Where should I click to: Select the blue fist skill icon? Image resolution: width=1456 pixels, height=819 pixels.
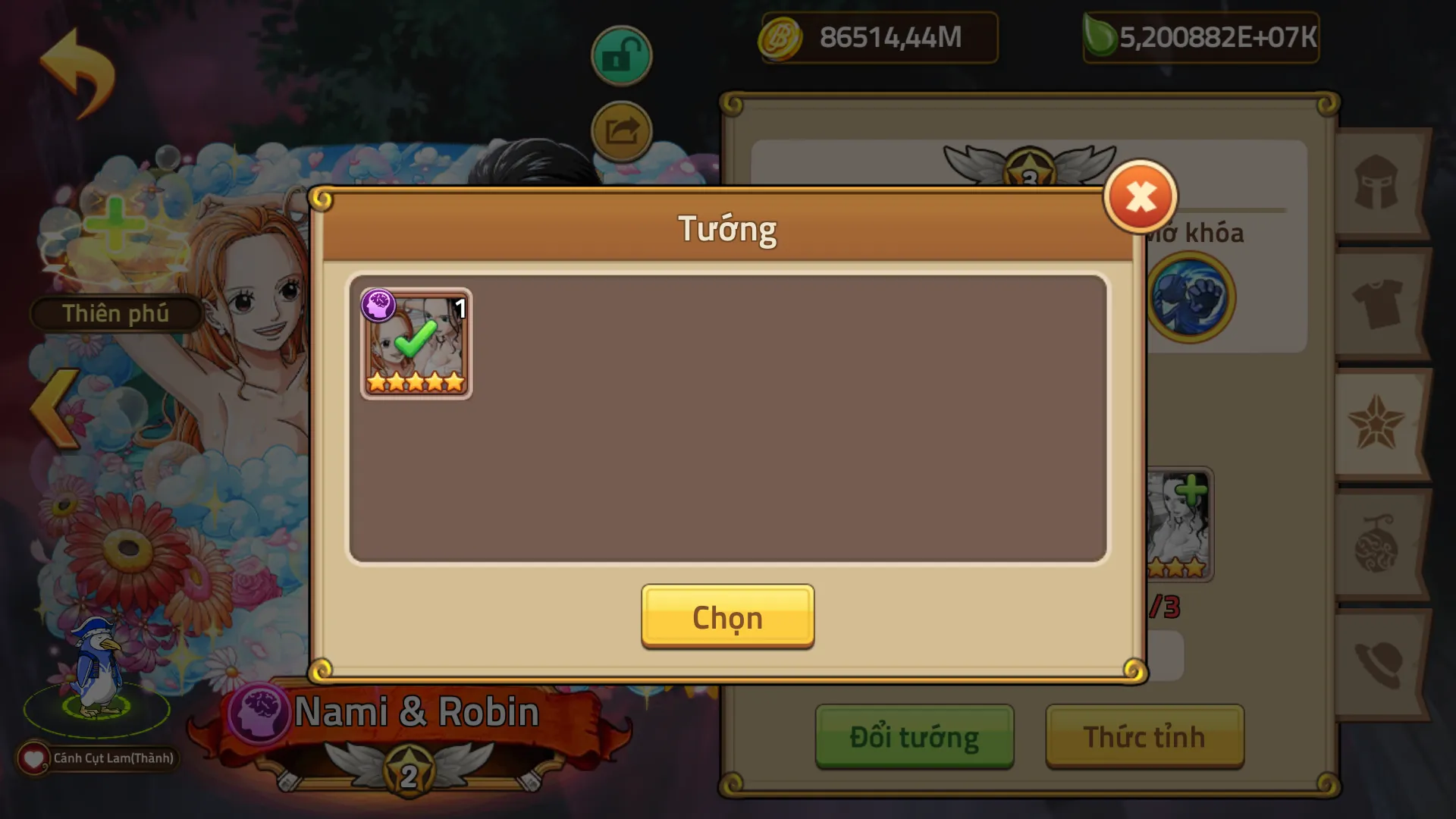pos(1190,297)
